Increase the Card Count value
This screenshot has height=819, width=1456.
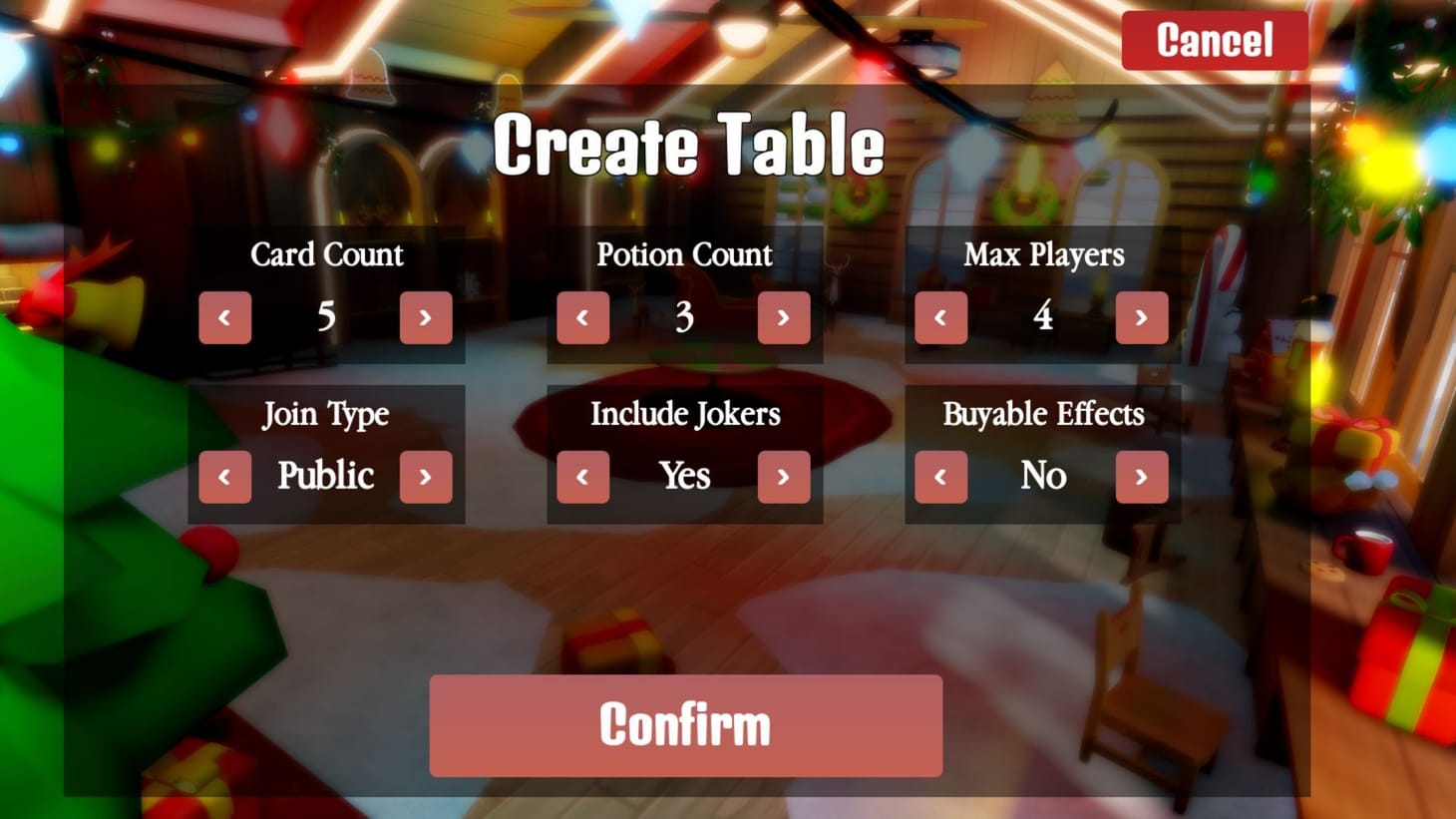[x=426, y=317]
